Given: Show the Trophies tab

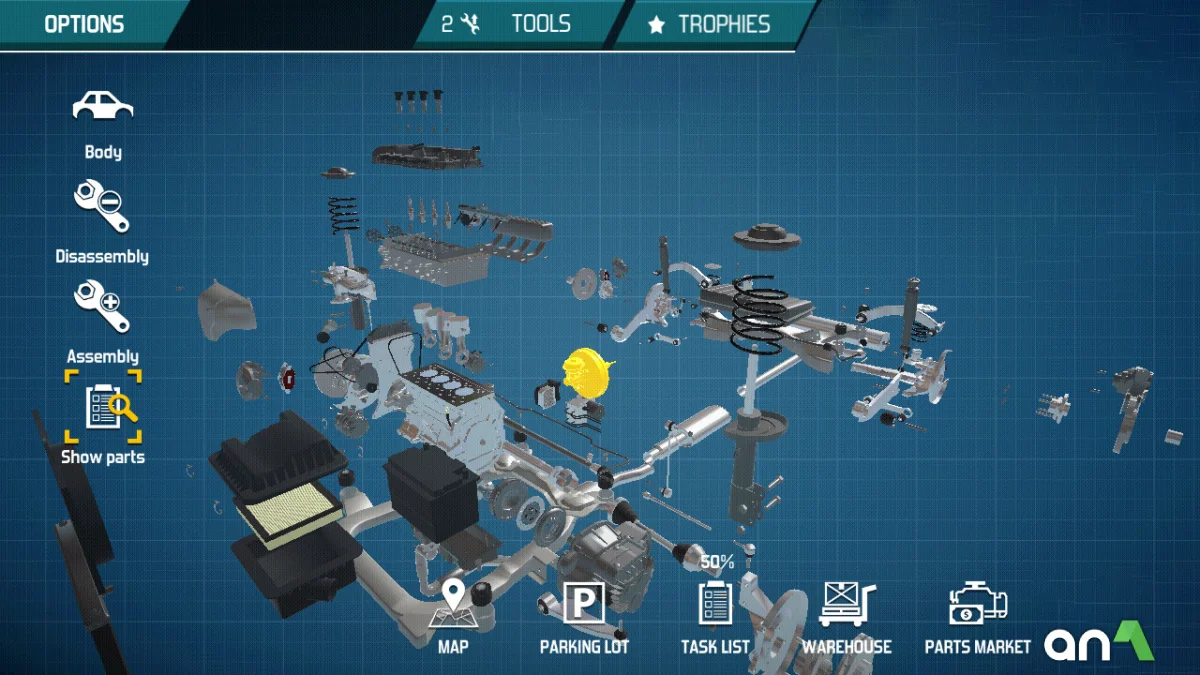Looking at the screenshot, I should [x=708, y=24].
